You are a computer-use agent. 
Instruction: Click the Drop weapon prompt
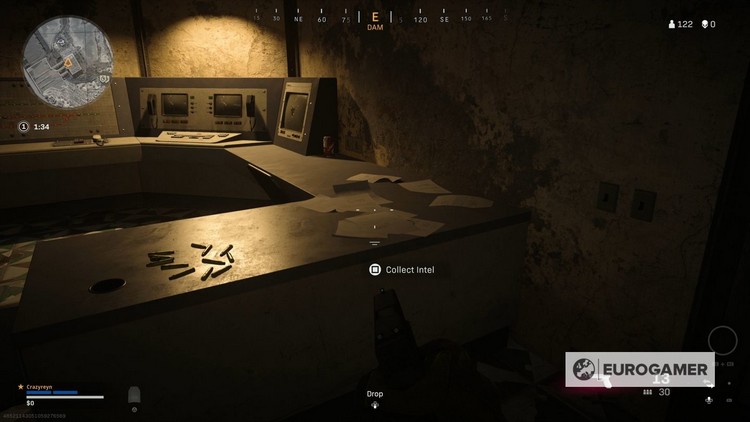coord(374,398)
